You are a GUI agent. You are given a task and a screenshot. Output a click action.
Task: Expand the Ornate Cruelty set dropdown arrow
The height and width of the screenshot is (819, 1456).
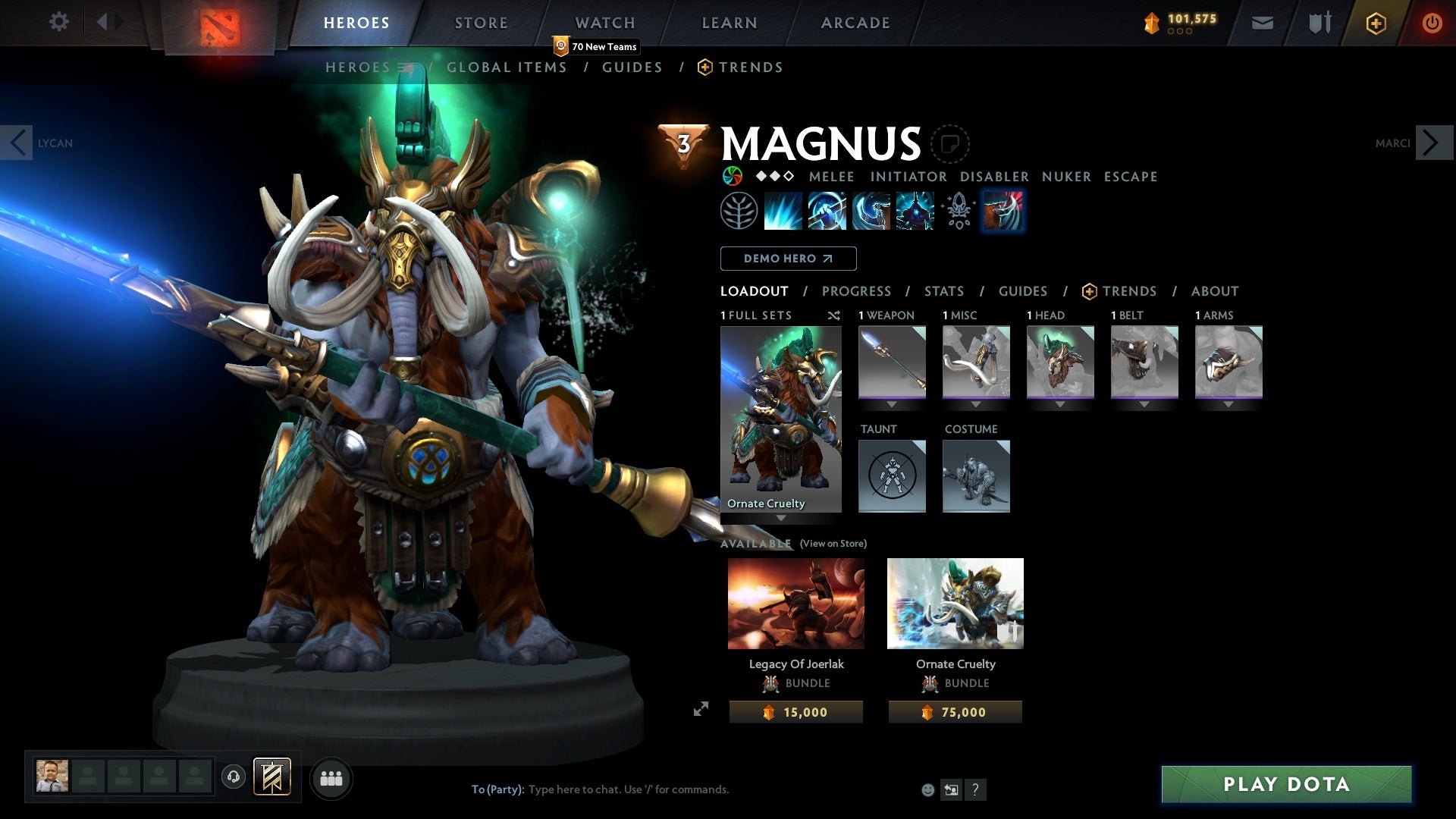click(782, 518)
